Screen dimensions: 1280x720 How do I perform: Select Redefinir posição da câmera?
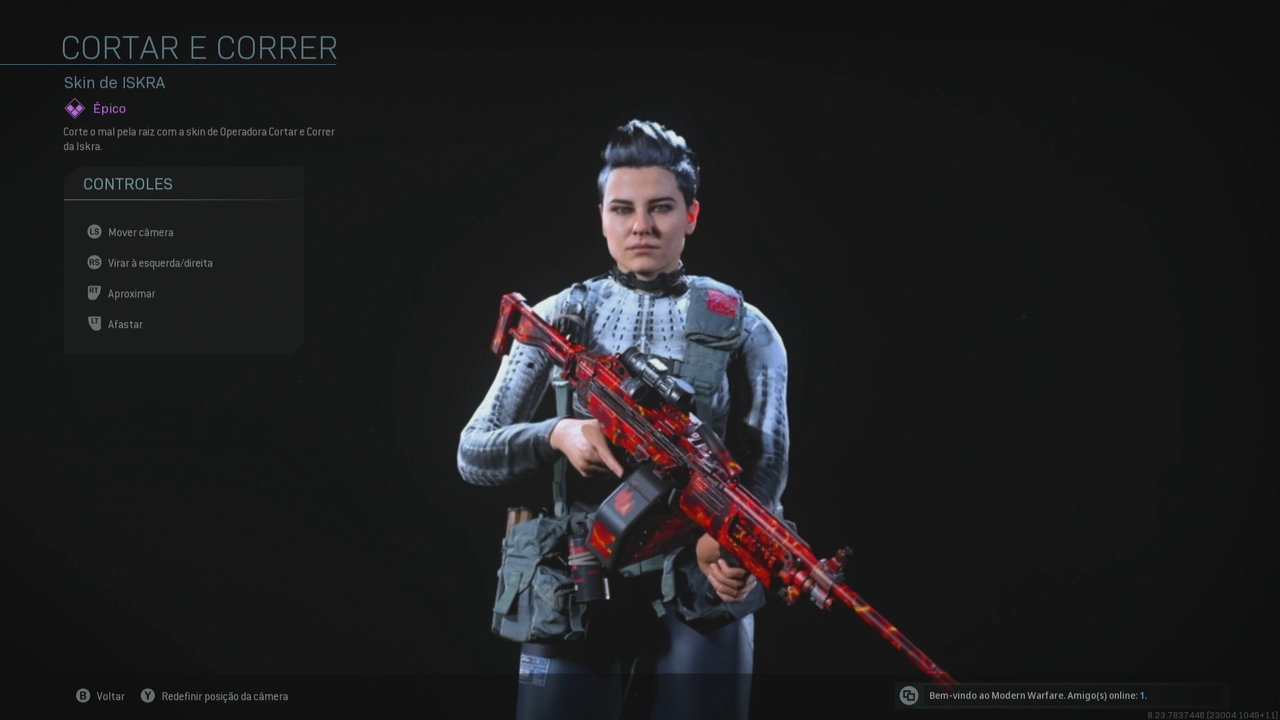pyautogui.click(x=214, y=696)
